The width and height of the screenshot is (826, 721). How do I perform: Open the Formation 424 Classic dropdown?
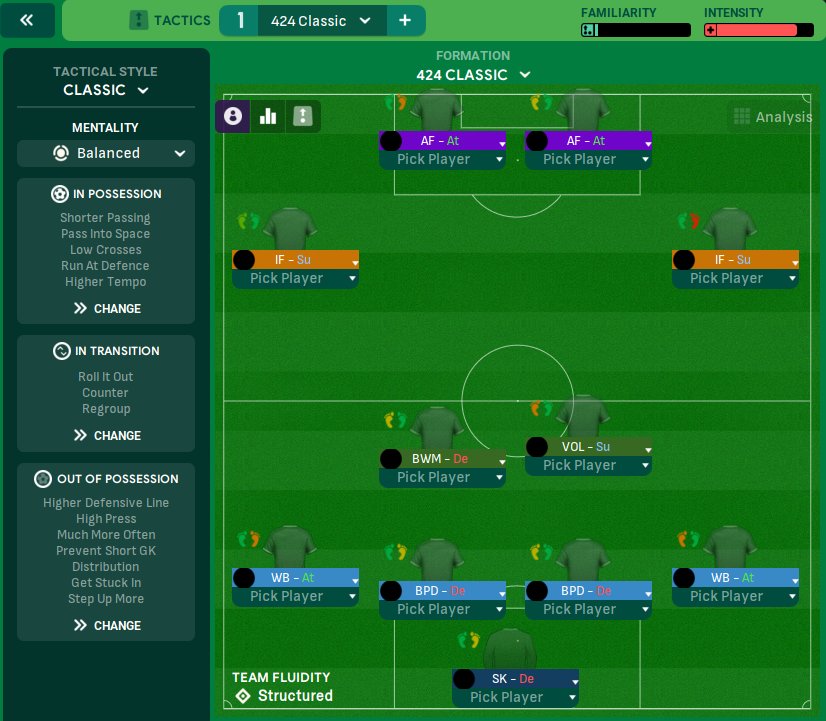(473, 75)
